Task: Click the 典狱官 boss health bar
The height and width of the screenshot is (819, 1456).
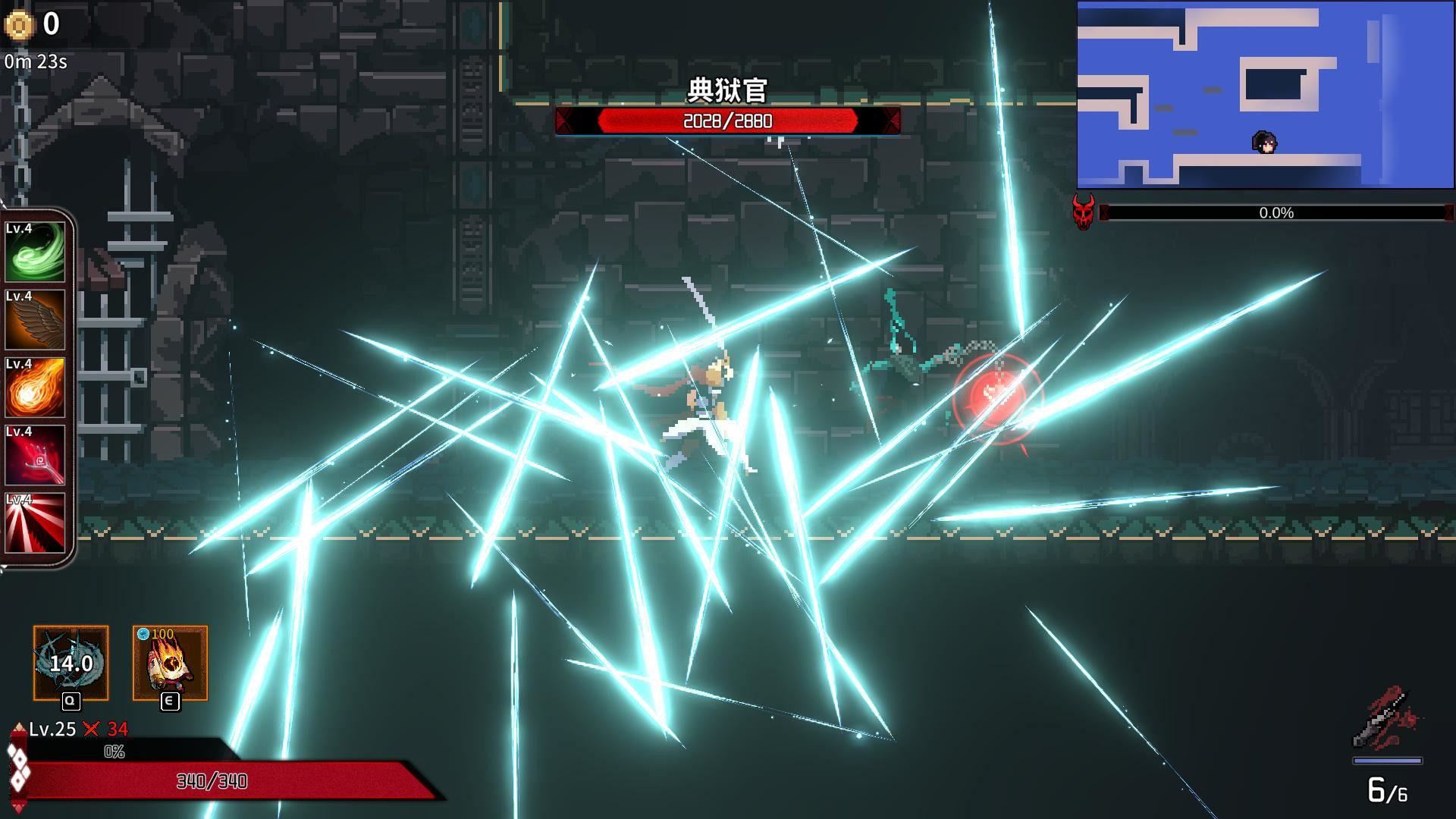Action: [x=726, y=120]
